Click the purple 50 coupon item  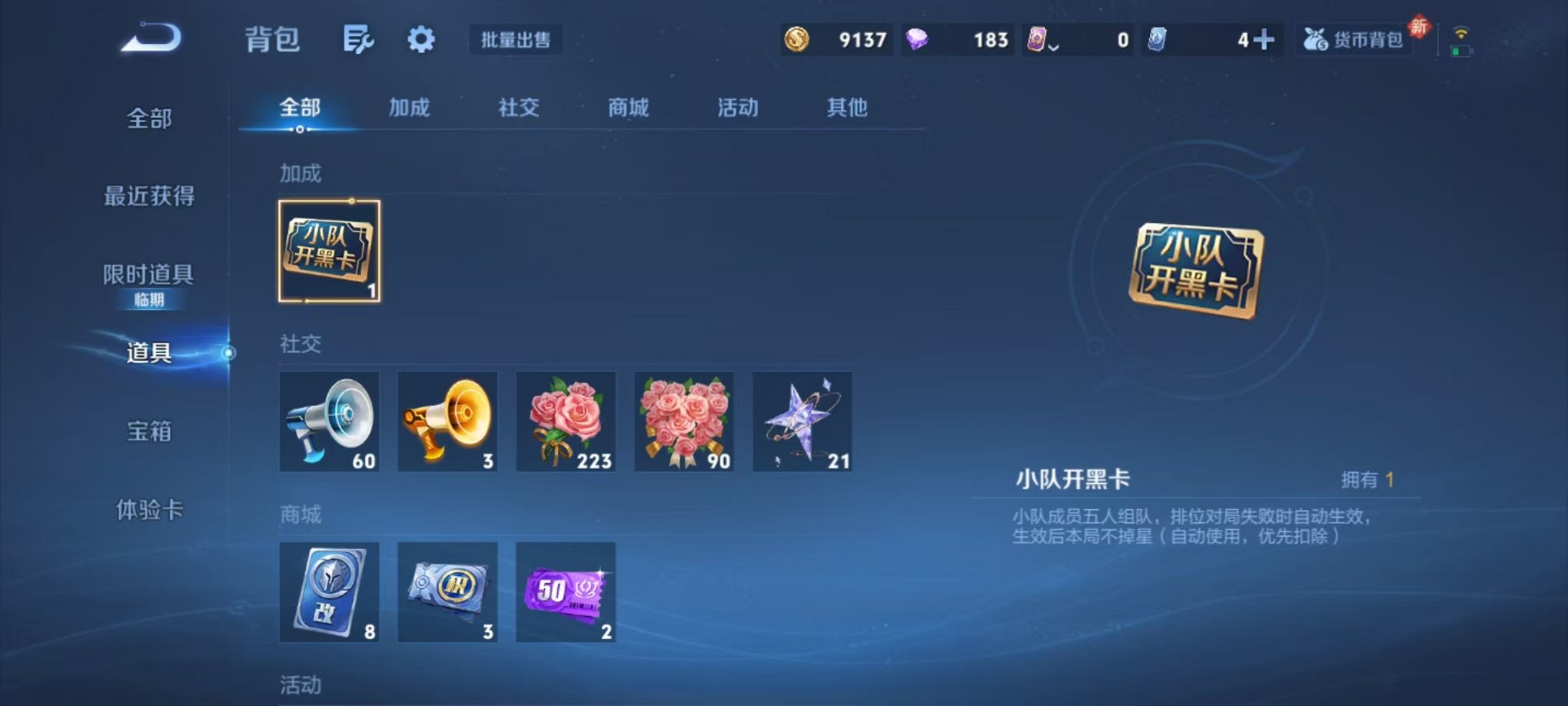coord(565,593)
